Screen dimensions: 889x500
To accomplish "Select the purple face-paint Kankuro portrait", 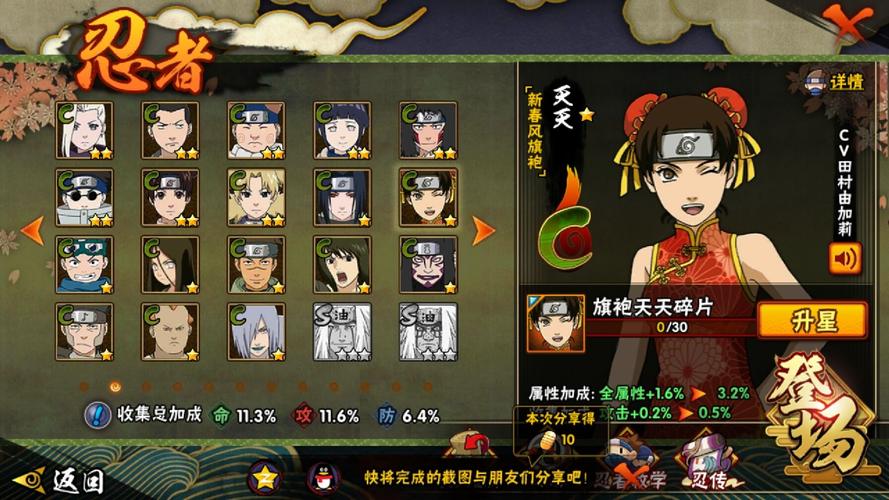I will coord(428,264).
